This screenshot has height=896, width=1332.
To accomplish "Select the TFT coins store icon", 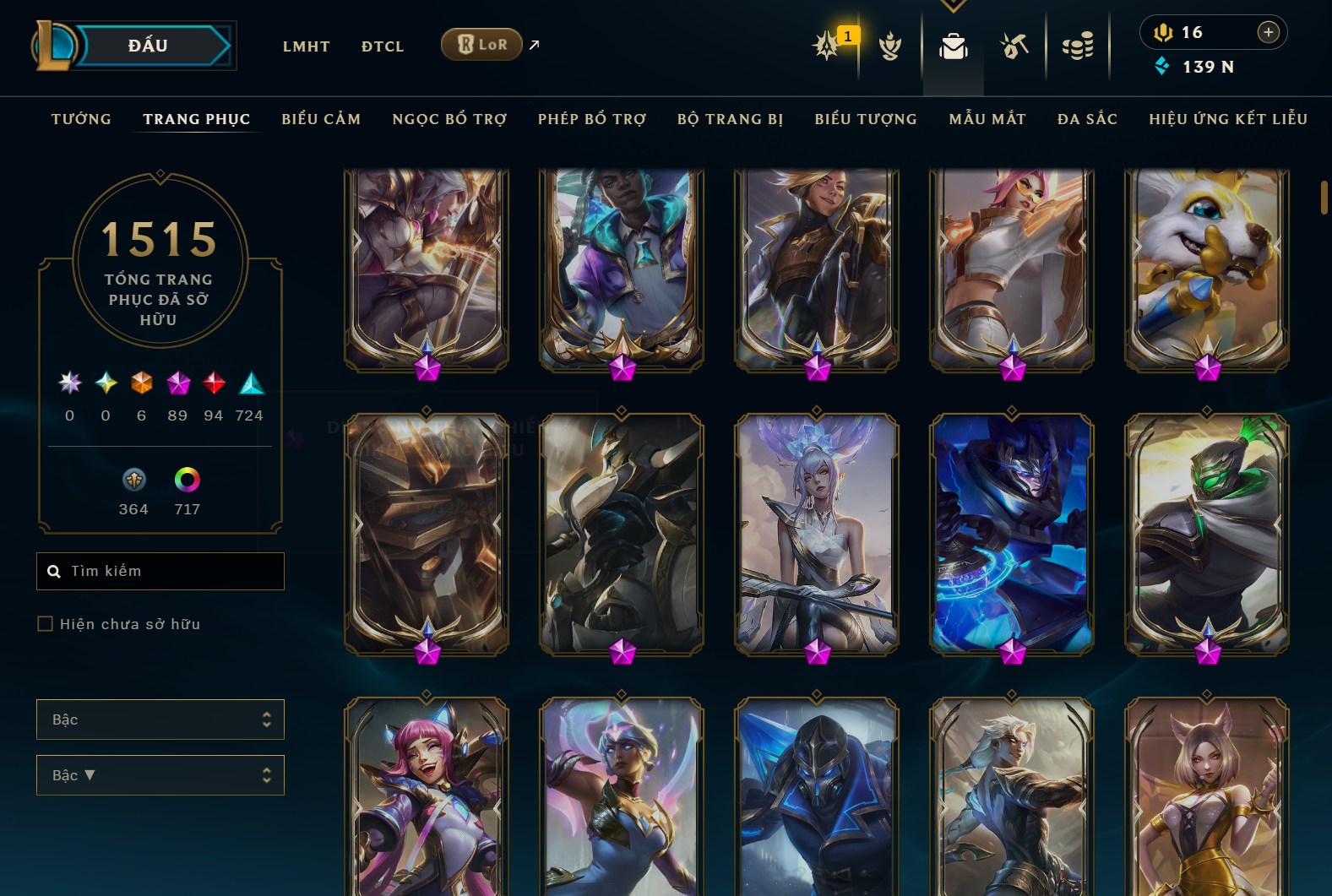I will click(x=1078, y=46).
